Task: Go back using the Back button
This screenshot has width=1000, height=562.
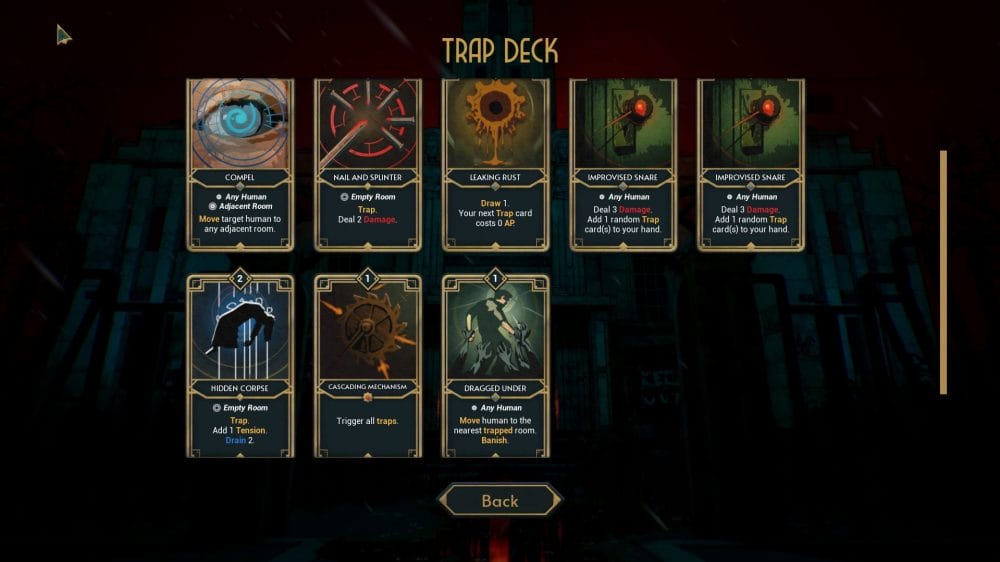Action: pyautogui.click(x=500, y=500)
